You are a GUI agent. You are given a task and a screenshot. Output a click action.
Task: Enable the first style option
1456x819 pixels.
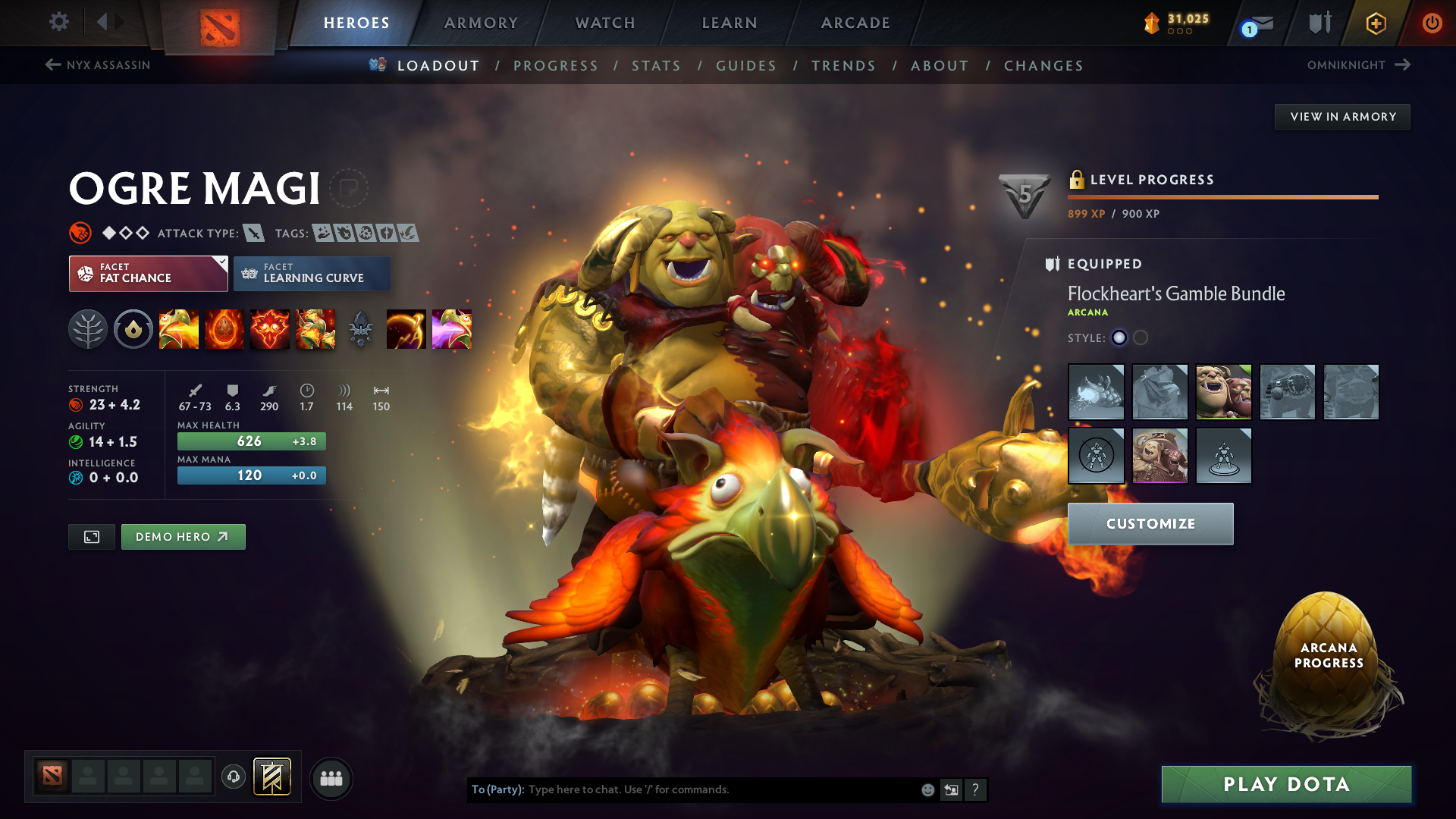pyautogui.click(x=1119, y=338)
